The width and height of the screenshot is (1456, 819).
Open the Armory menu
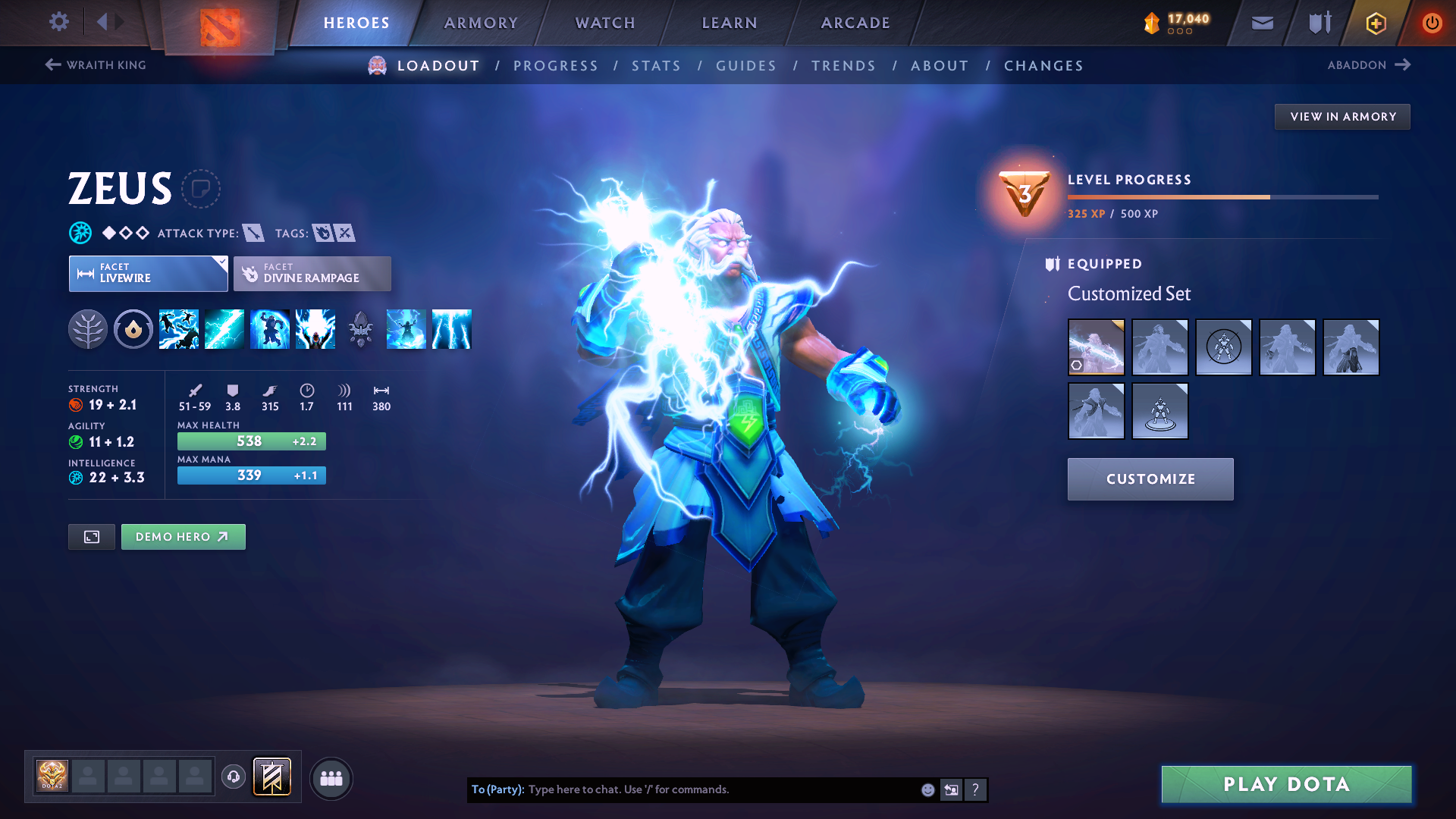(481, 23)
